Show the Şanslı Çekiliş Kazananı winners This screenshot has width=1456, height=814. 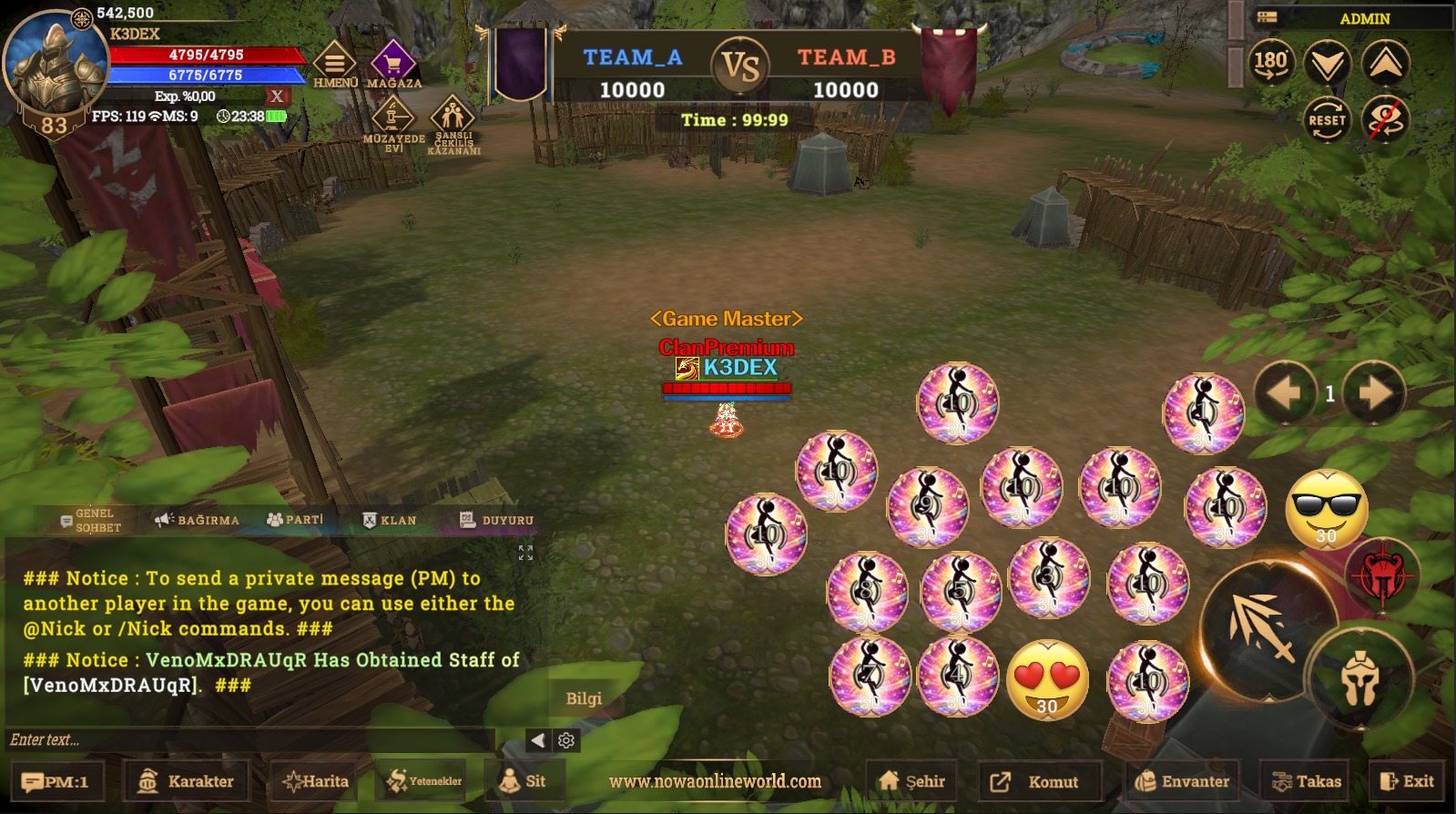(x=453, y=122)
